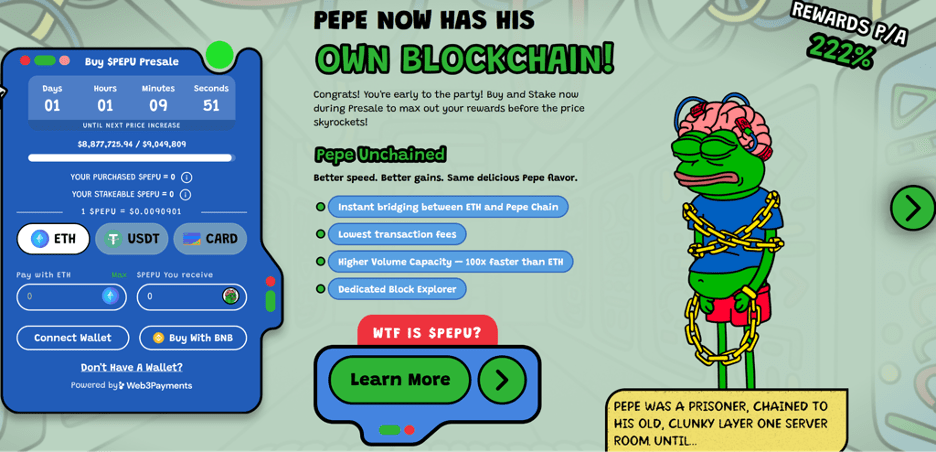This screenshot has height=452, width=936.
Task: Choose the CARD payment option
Action: [x=210, y=239]
